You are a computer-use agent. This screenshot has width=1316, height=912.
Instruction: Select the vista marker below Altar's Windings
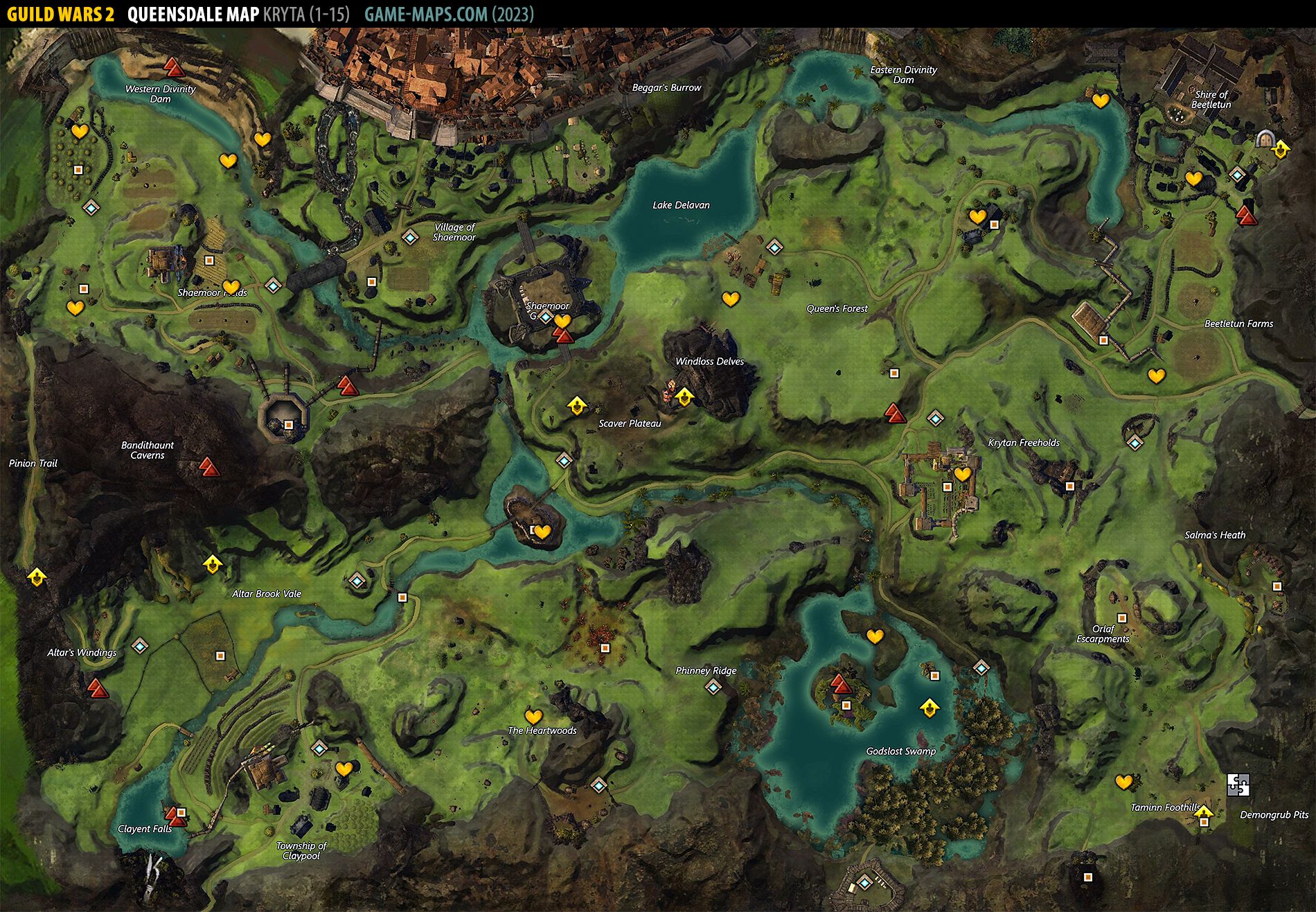(96, 688)
